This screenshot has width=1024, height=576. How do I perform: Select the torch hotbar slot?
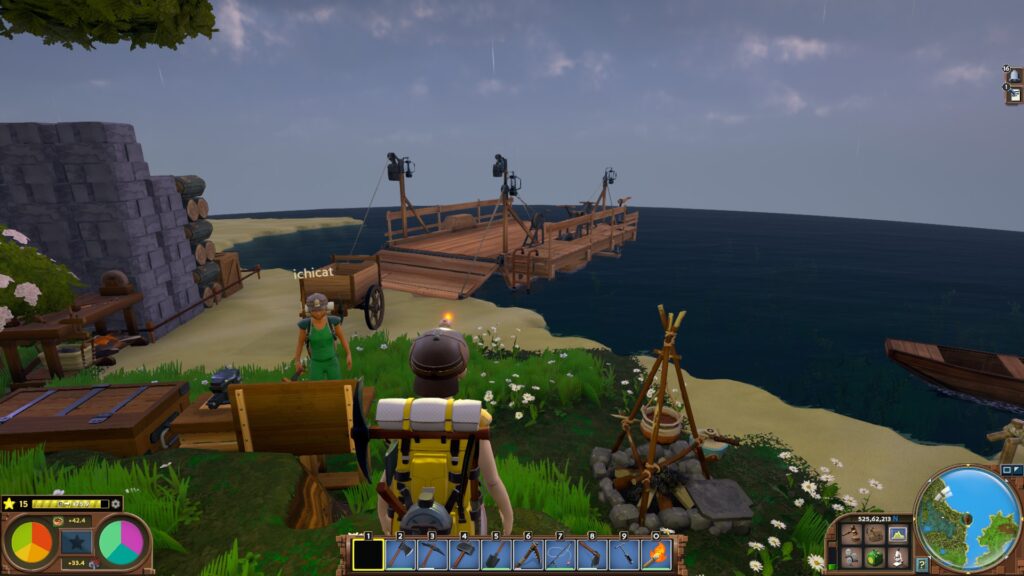(656, 554)
